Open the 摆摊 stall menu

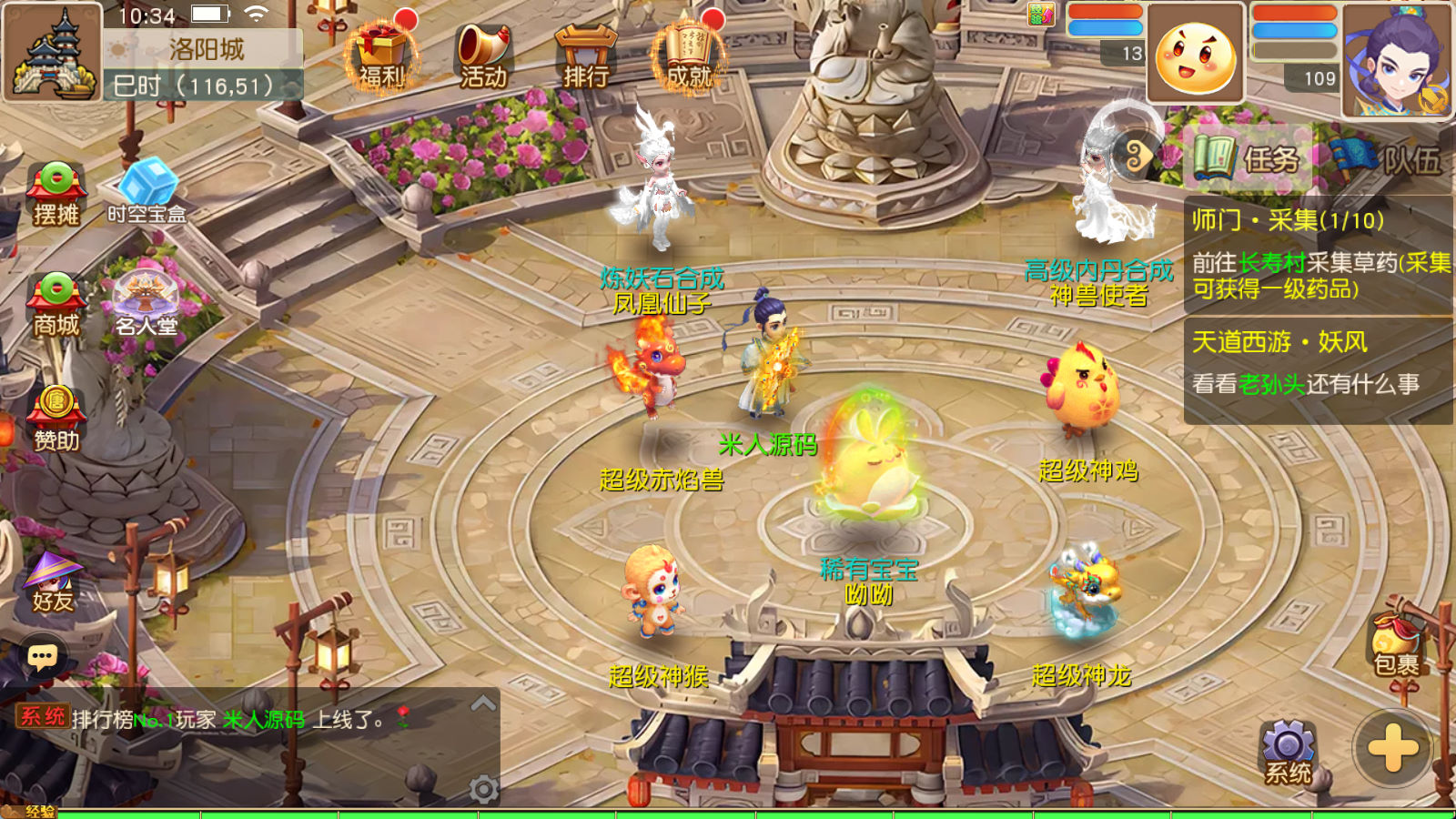pos(56,193)
